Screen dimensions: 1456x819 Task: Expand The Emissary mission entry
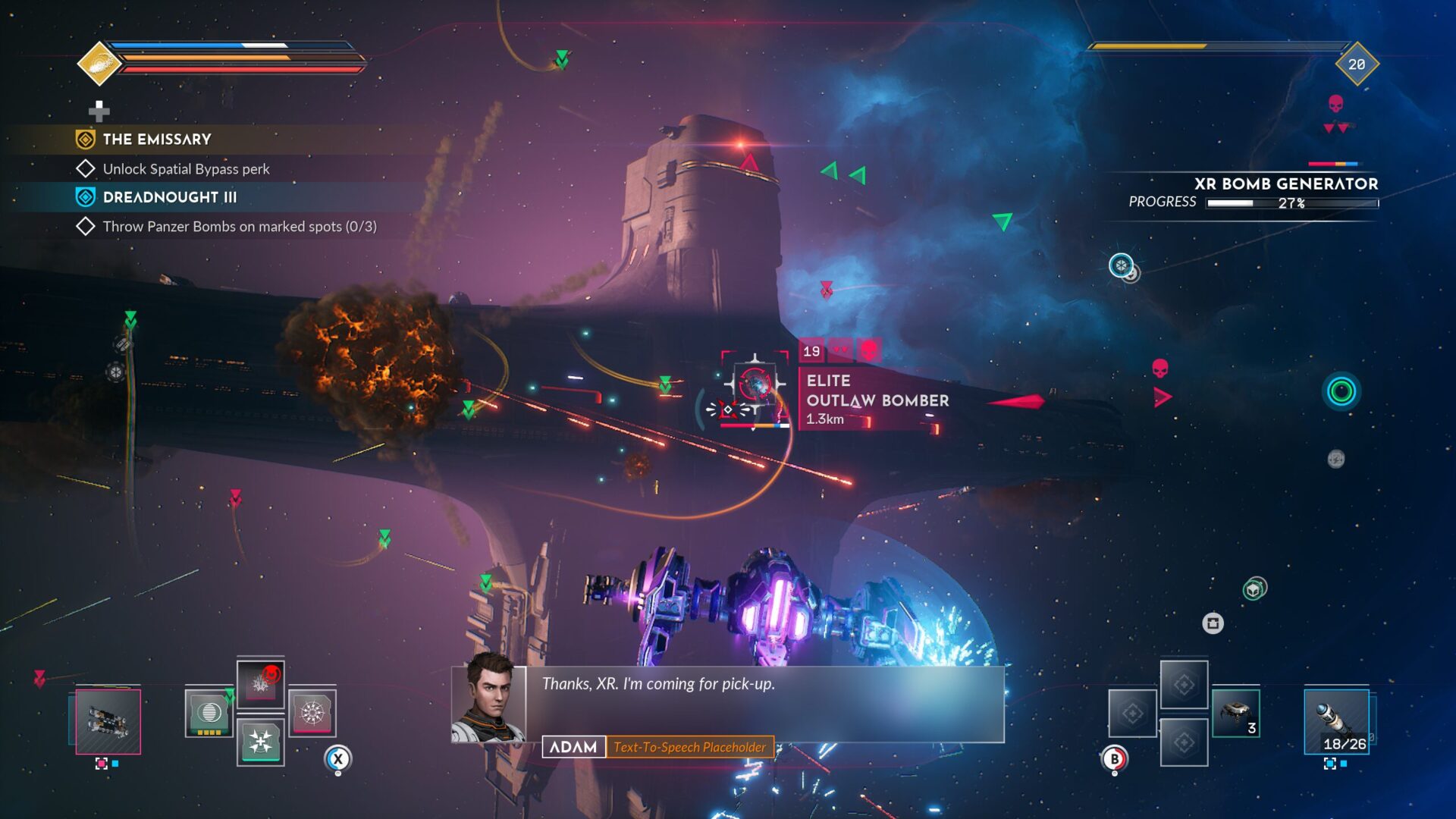156,139
